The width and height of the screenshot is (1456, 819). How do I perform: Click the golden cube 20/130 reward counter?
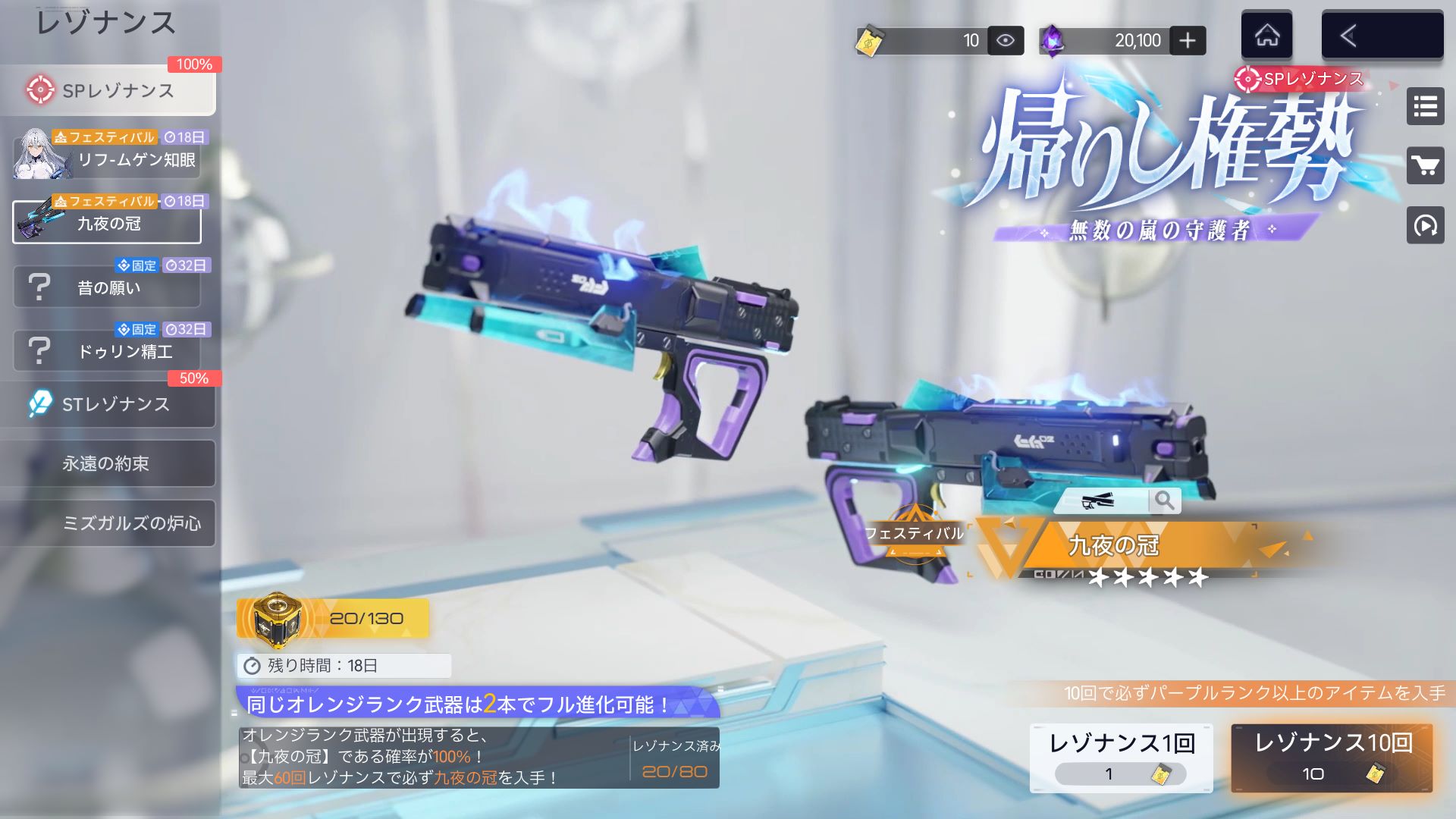[332, 618]
